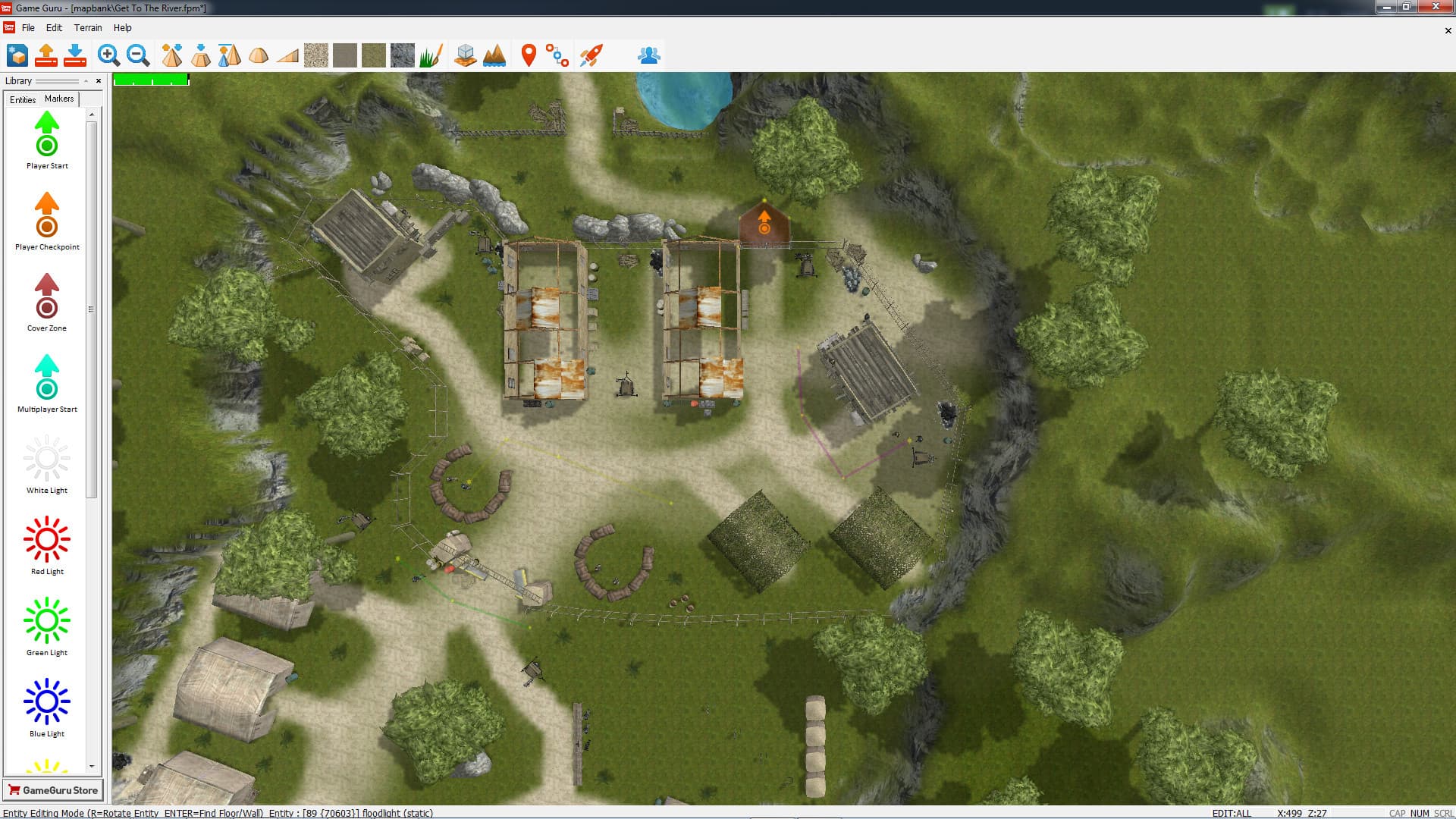Open the Help menu

(122, 28)
